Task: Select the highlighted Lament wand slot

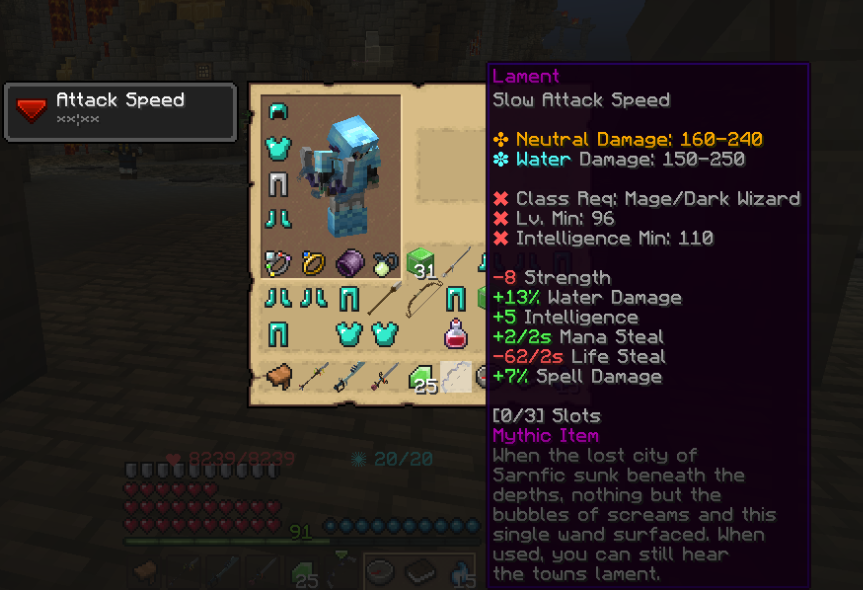Action: (x=456, y=377)
